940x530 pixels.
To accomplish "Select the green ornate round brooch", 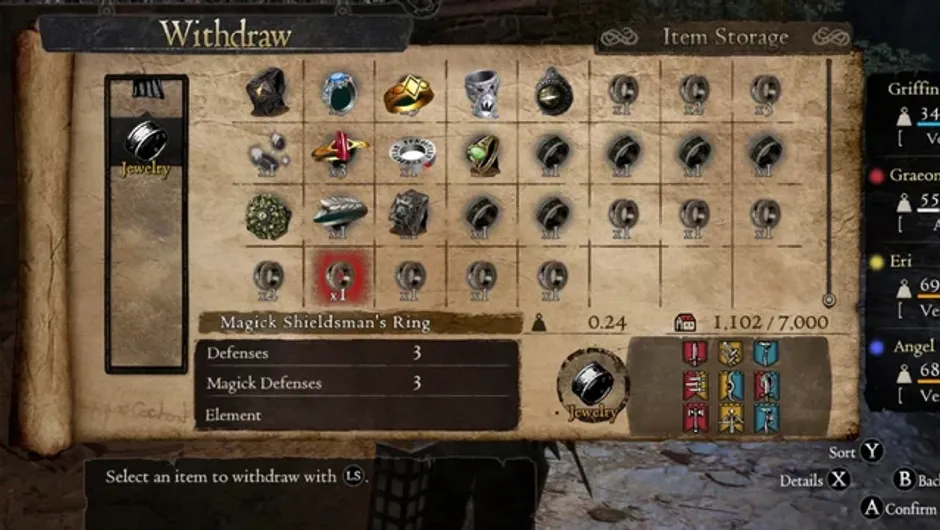I will (x=268, y=215).
